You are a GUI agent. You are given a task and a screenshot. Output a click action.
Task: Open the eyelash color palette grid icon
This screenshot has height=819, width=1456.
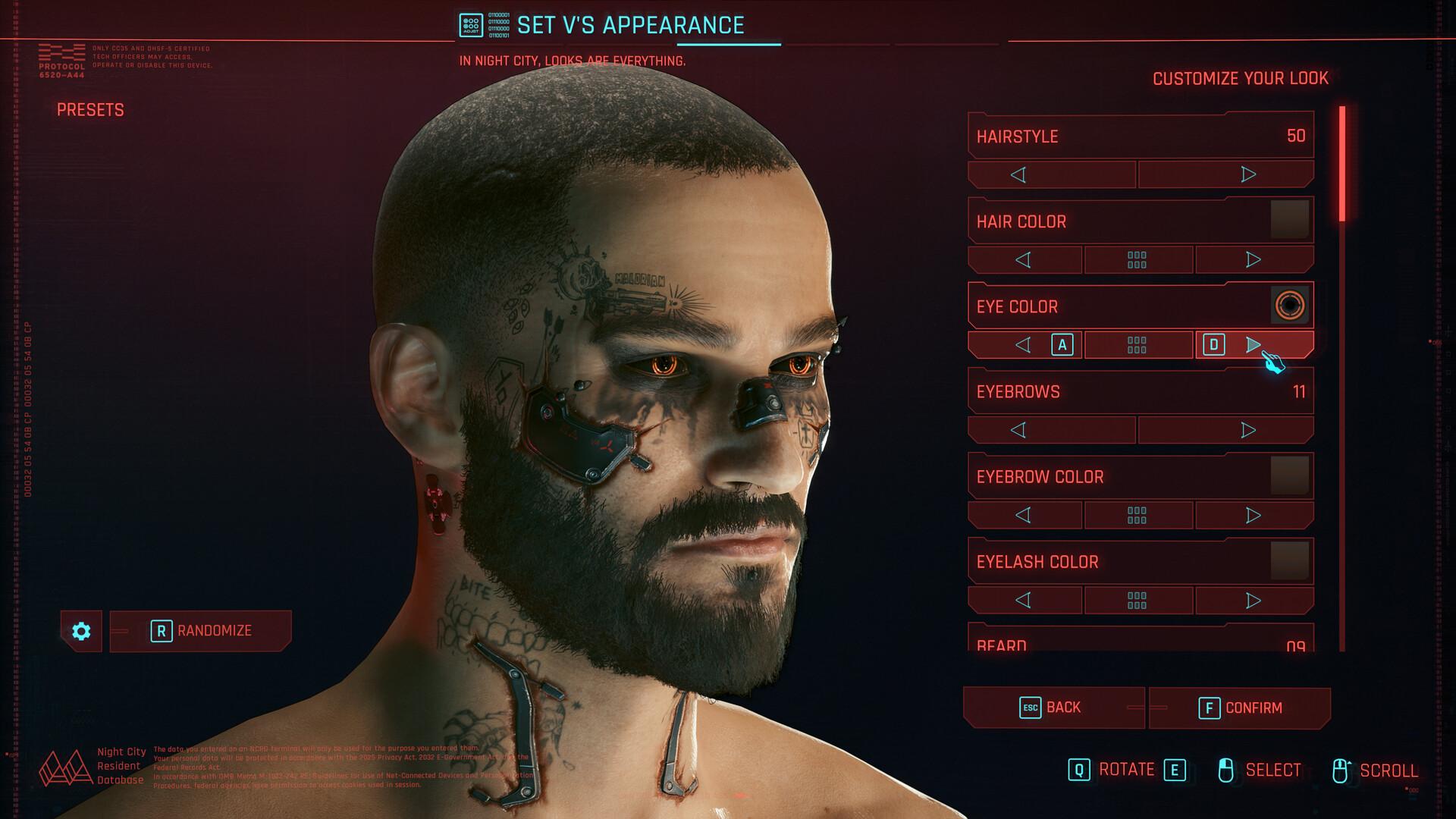click(1137, 600)
